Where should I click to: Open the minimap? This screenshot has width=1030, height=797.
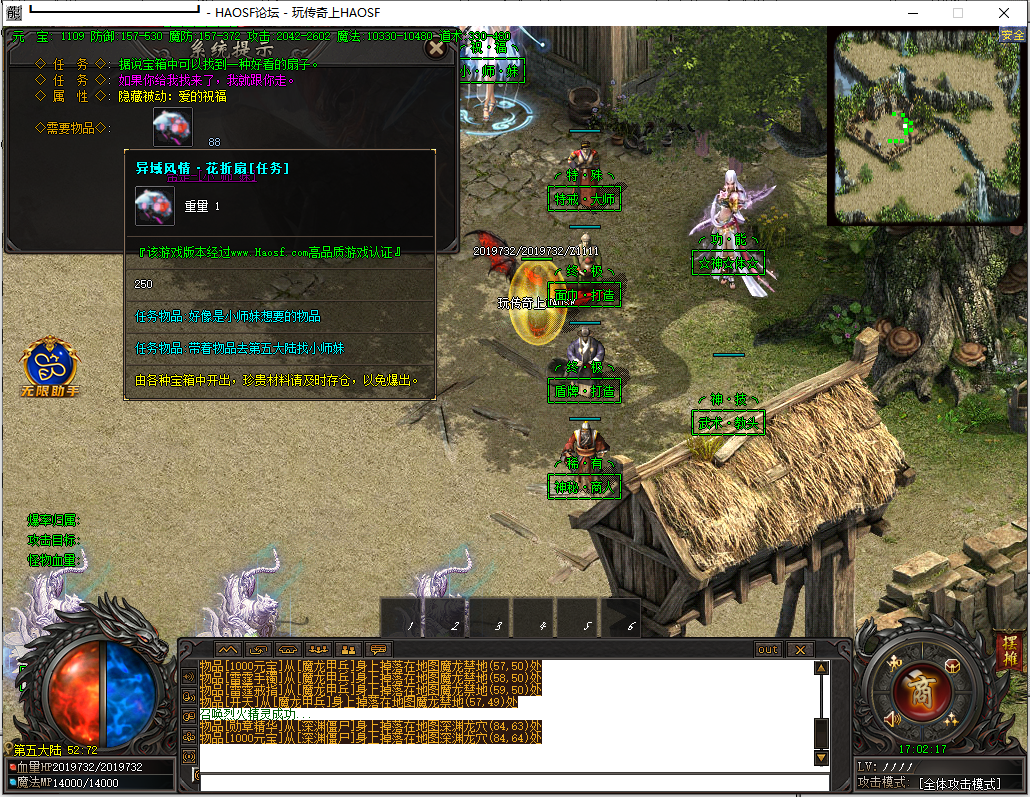[x=925, y=126]
